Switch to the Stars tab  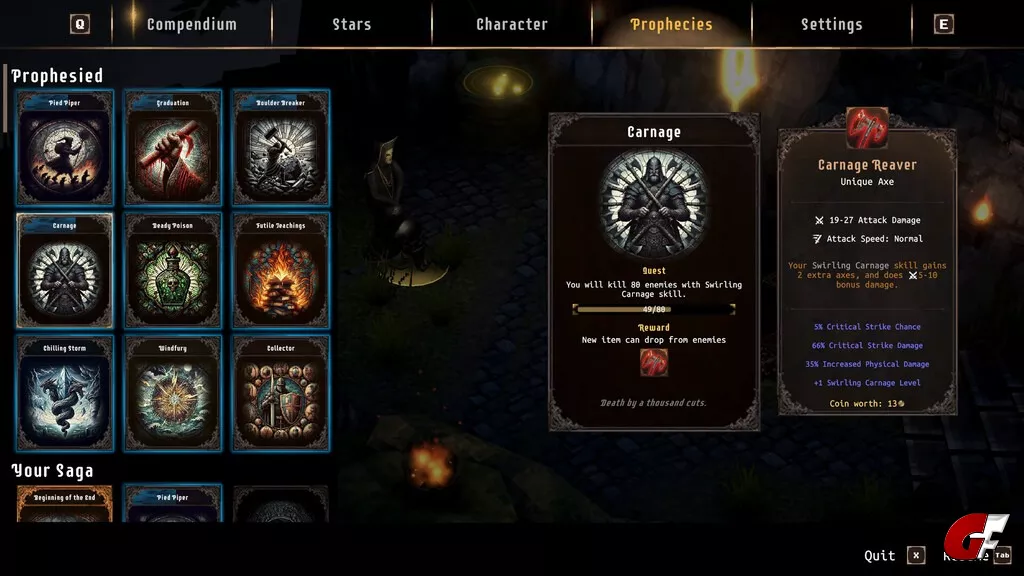[x=352, y=24]
